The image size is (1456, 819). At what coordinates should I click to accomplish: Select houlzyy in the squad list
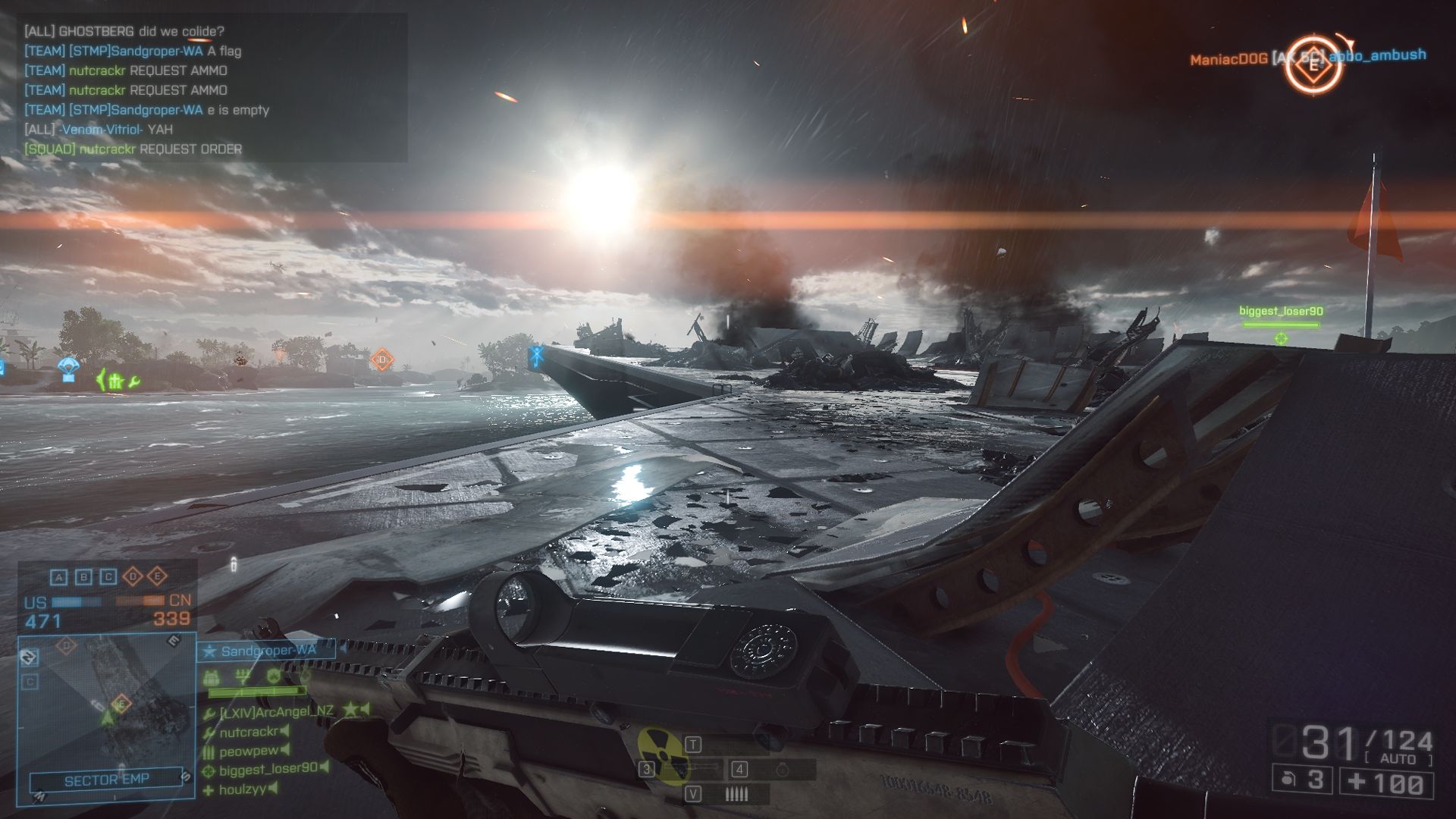243,789
